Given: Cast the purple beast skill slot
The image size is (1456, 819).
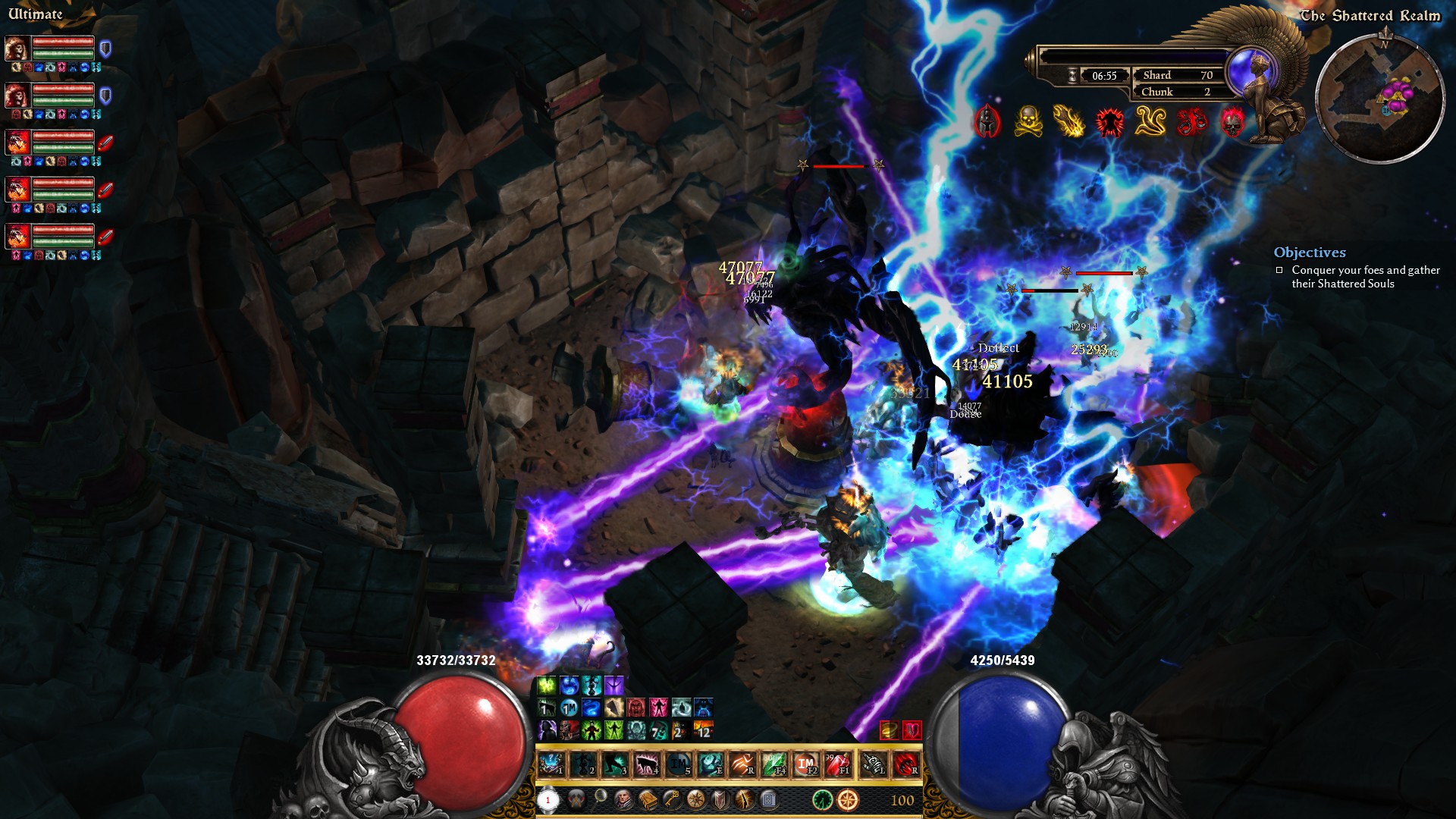Looking at the screenshot, I should [646, 764].
